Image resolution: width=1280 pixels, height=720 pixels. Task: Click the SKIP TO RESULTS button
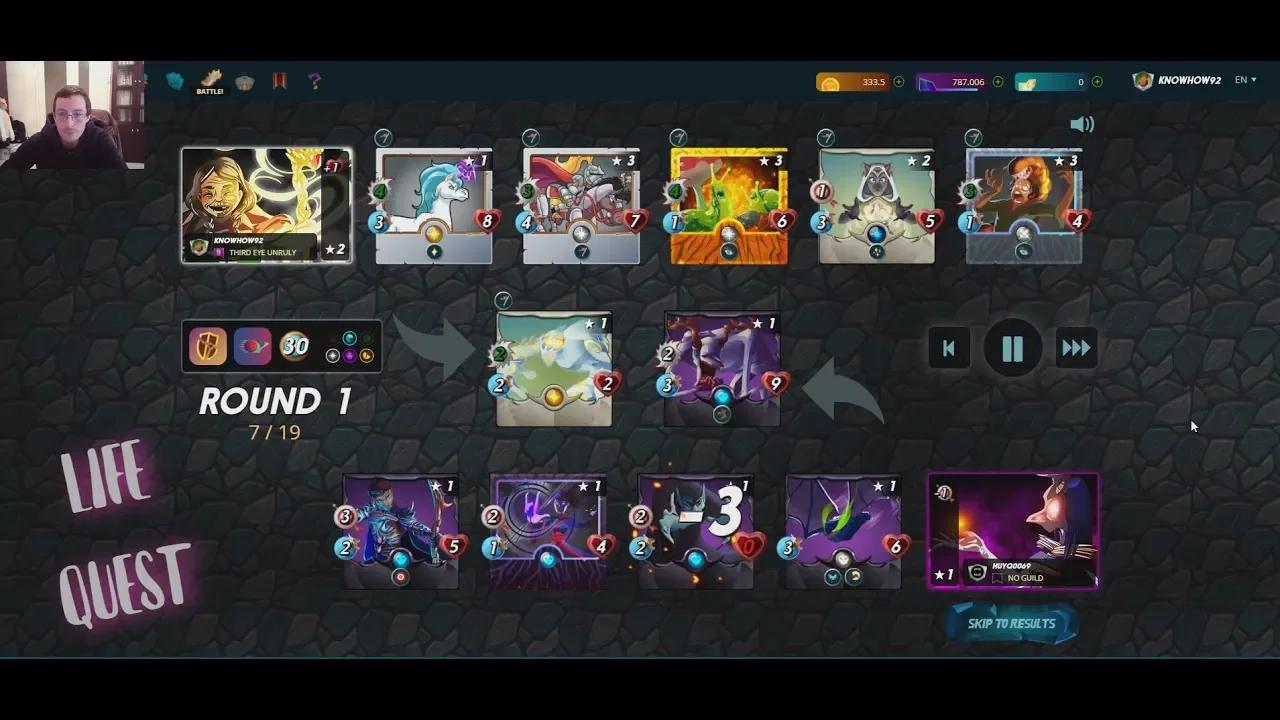pos(1011,623)
